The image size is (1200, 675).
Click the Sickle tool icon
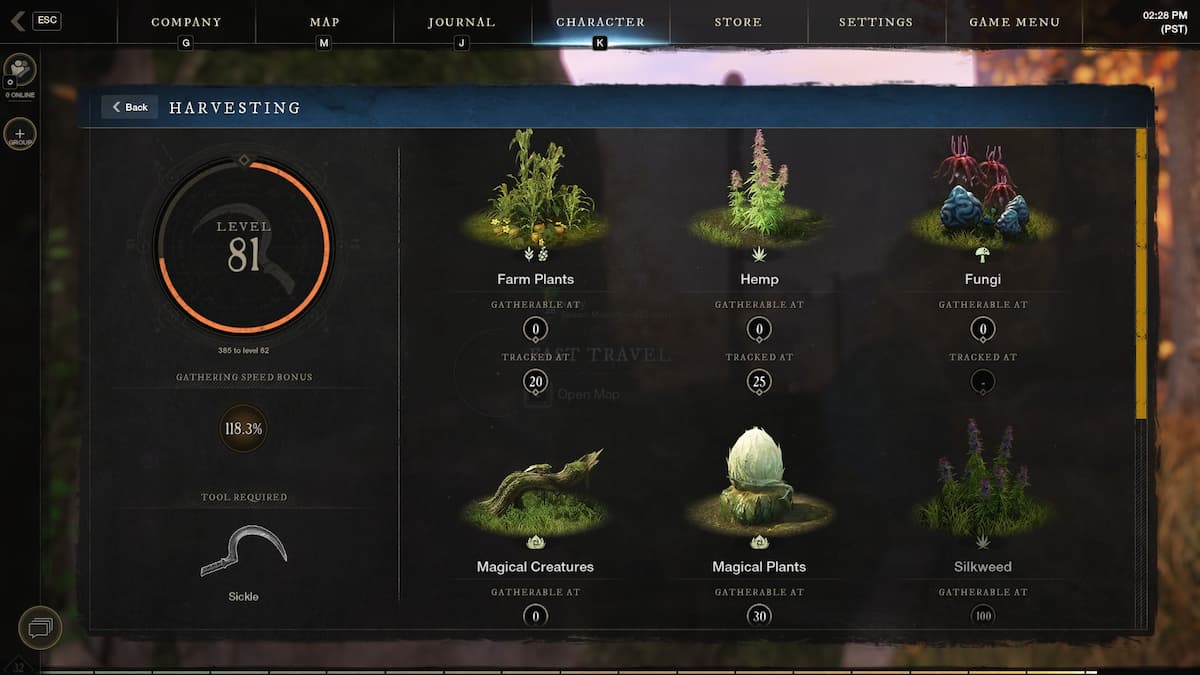click(243, 552)
